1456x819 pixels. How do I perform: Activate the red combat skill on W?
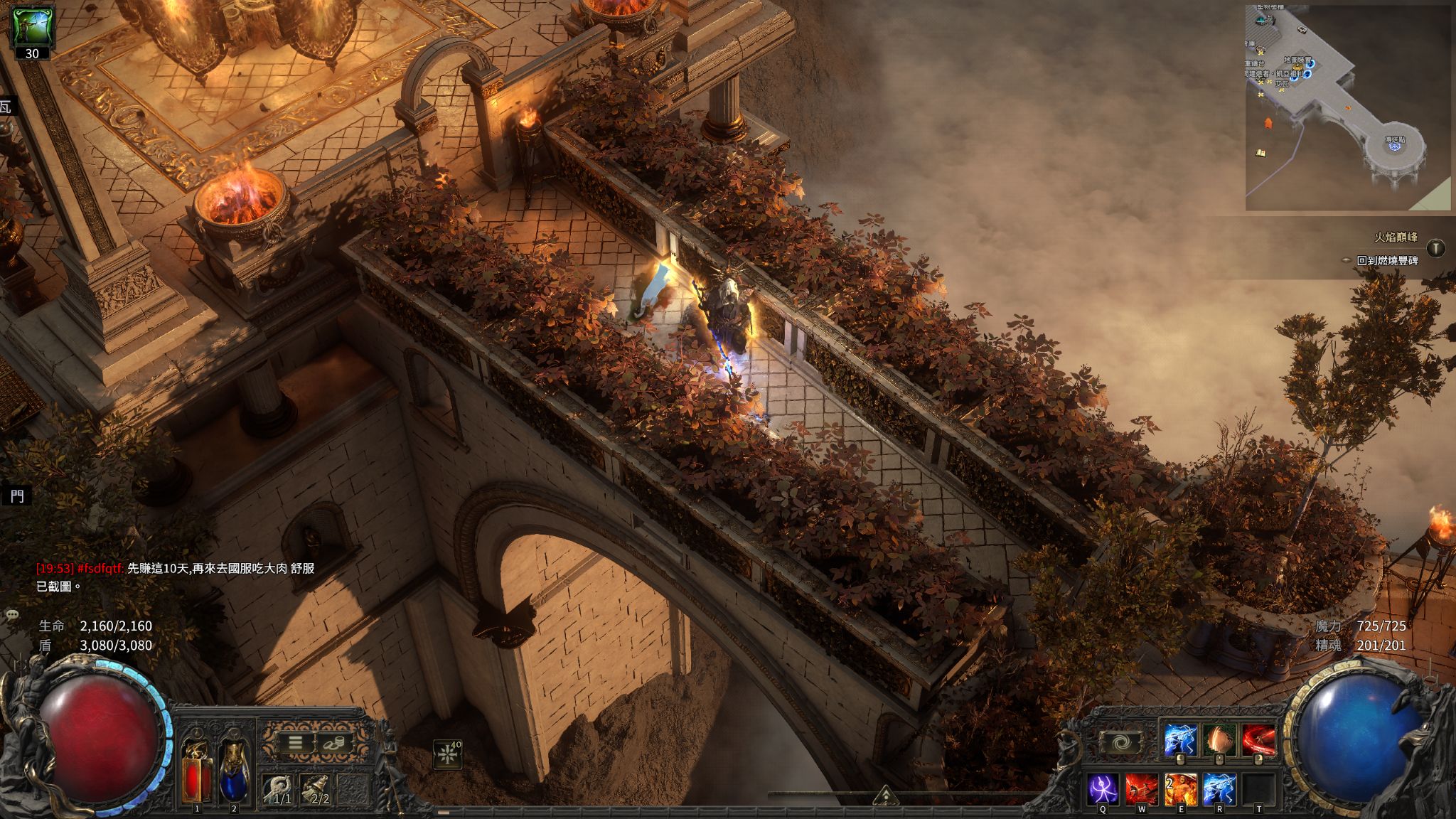tap(1141, 791)
